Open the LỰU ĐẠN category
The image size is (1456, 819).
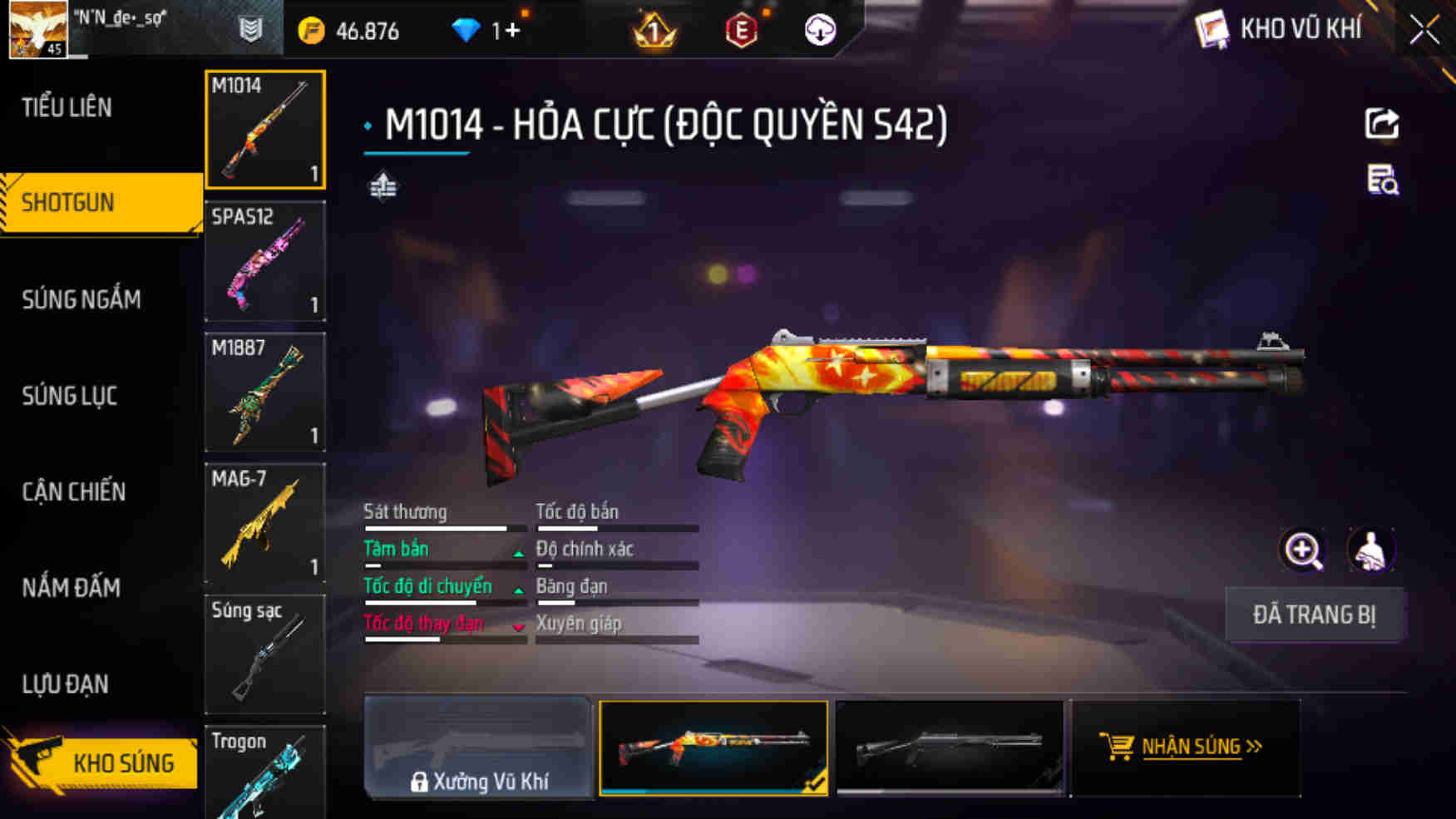click(66, 684)
